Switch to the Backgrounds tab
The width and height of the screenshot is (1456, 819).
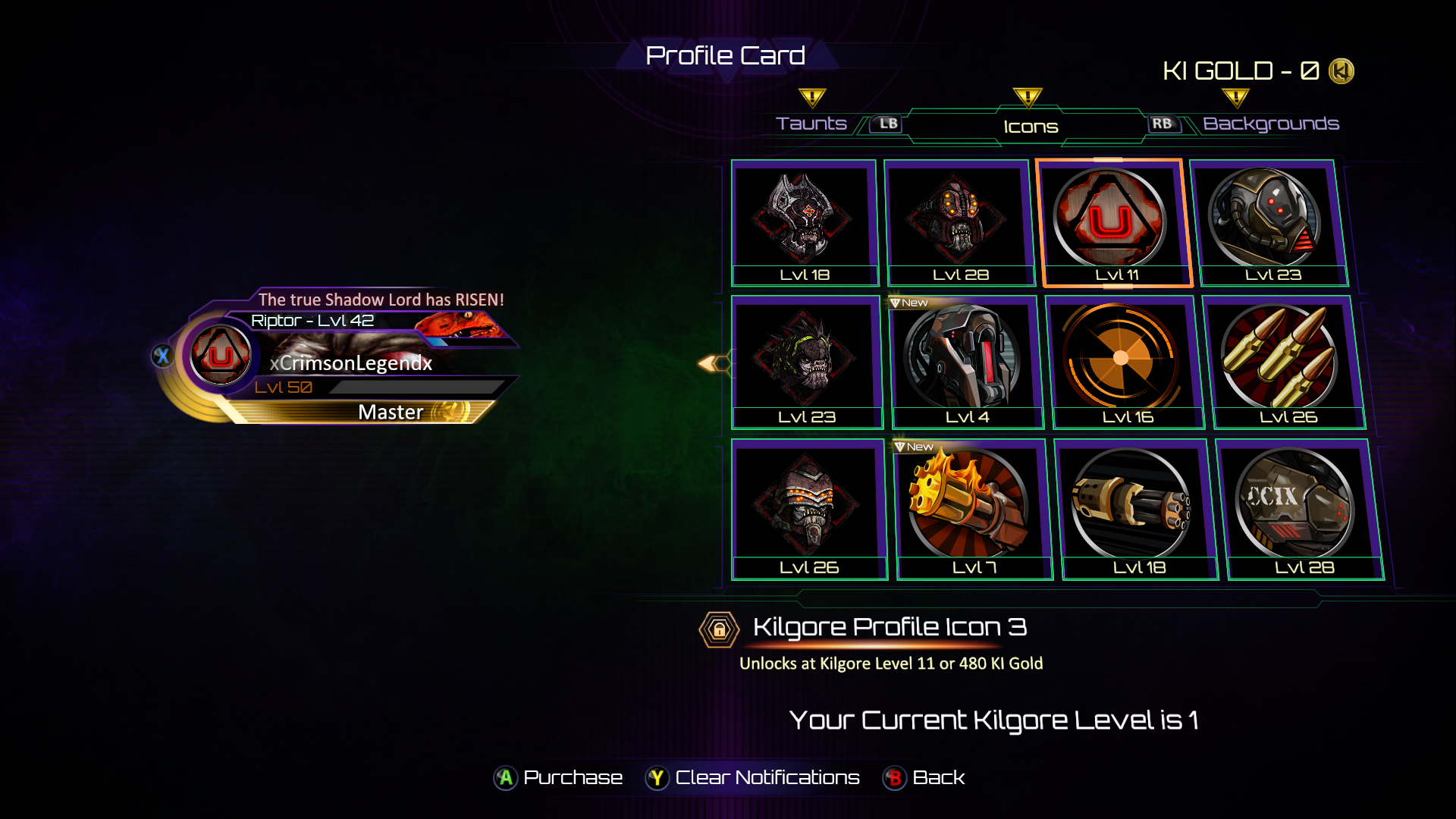click(x=1270, y=124)
